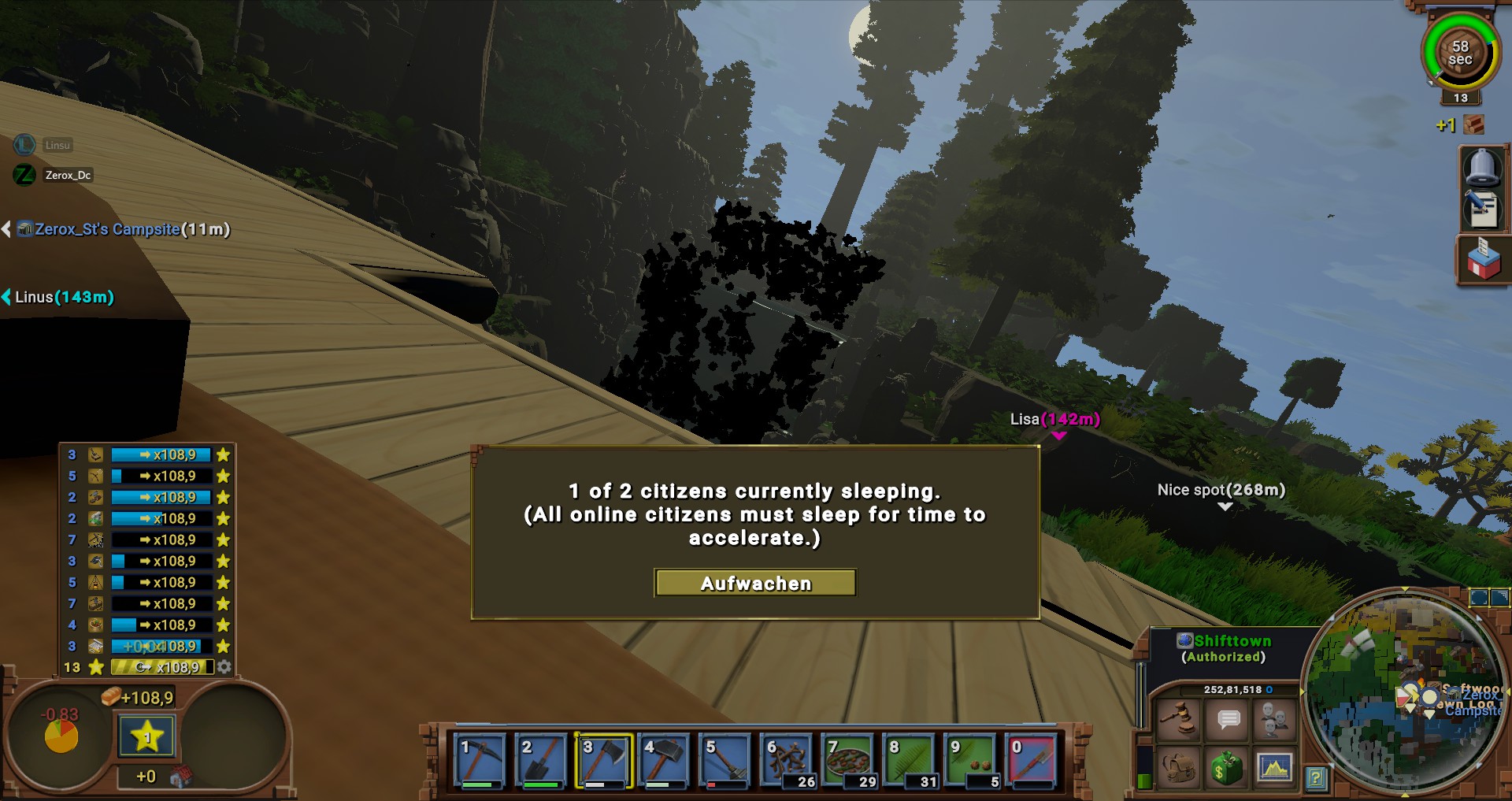Collapse the Linus waypoint arrow
Image resolution: width=1512 pixels, height=801 pixels.
(x=6, y=298)
